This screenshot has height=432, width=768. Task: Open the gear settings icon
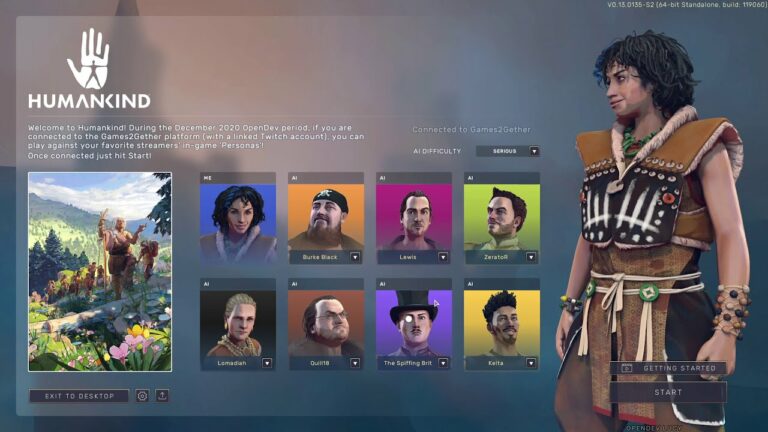(142, 396)
